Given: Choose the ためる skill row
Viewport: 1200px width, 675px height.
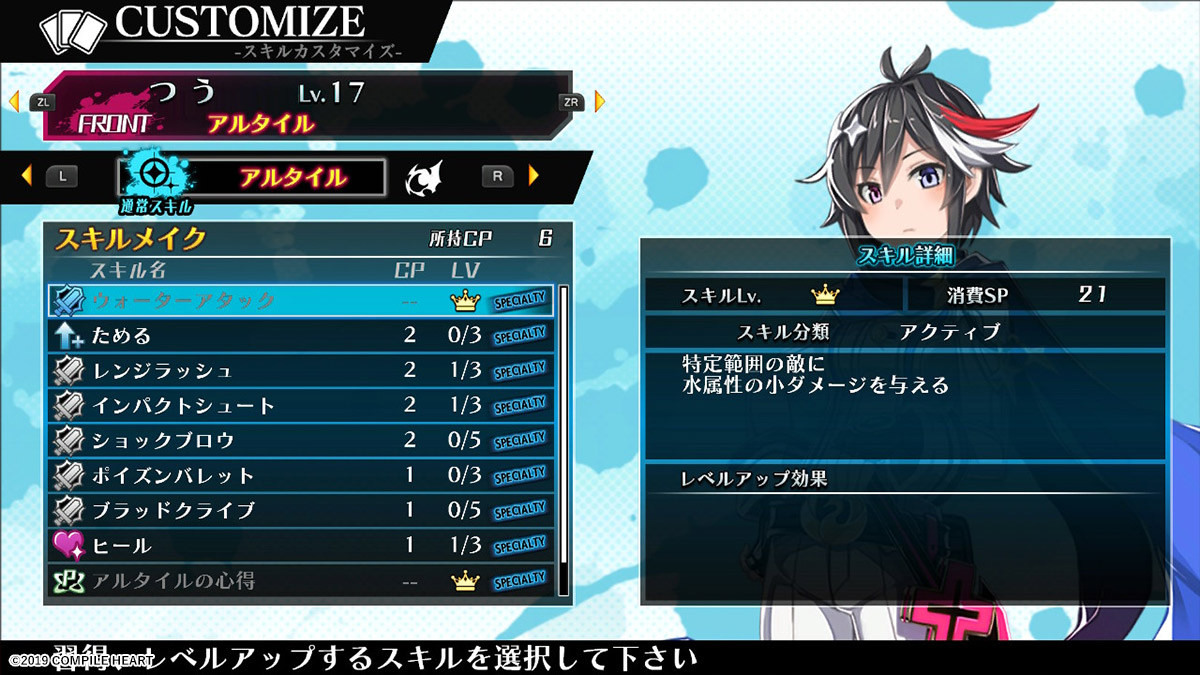Looking at the screenshot, I should click(300, 335).
